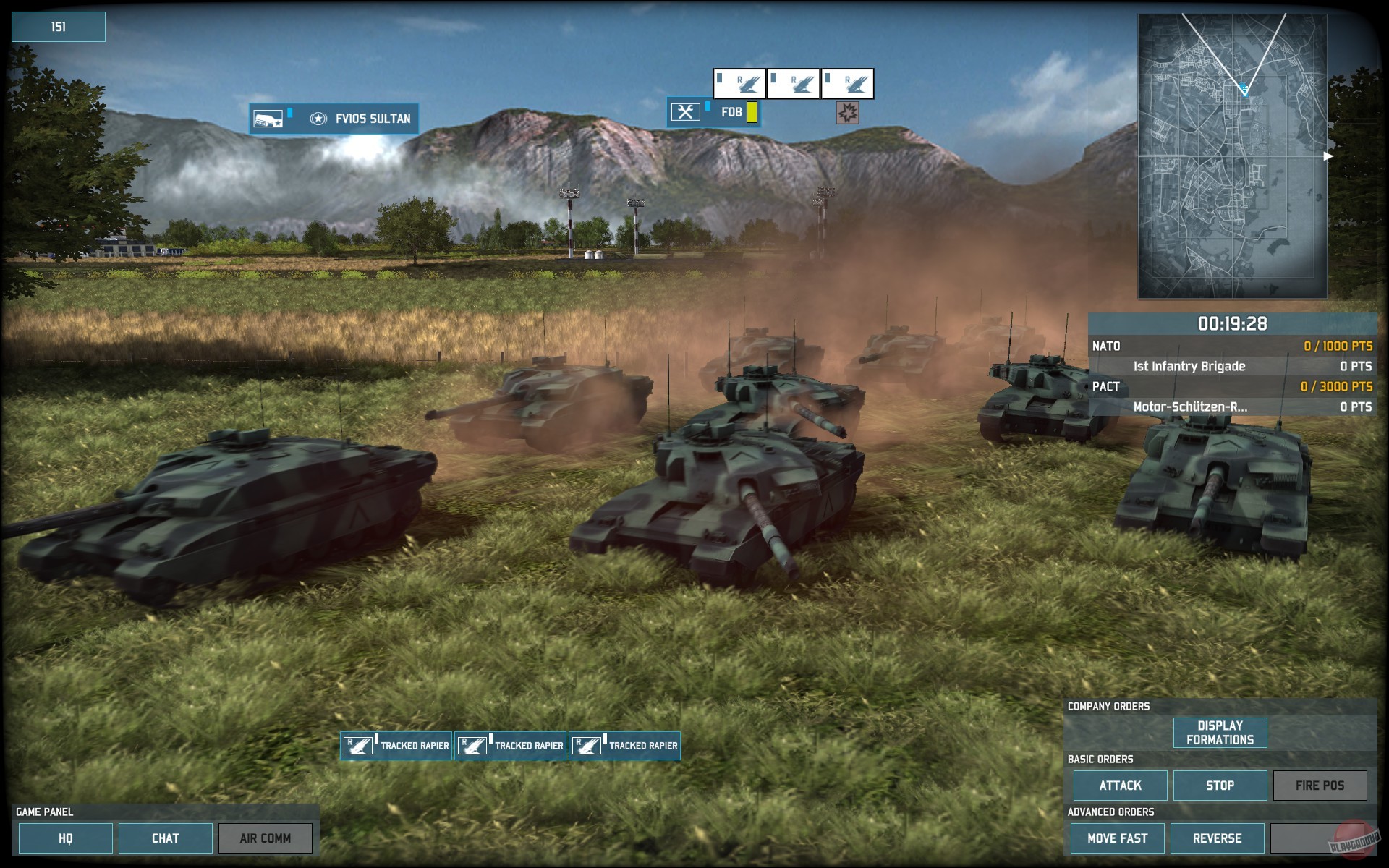Open the HQ panel
This screenshot has height=868, width=1389.
pyautogui.click(x=65, y=838)
